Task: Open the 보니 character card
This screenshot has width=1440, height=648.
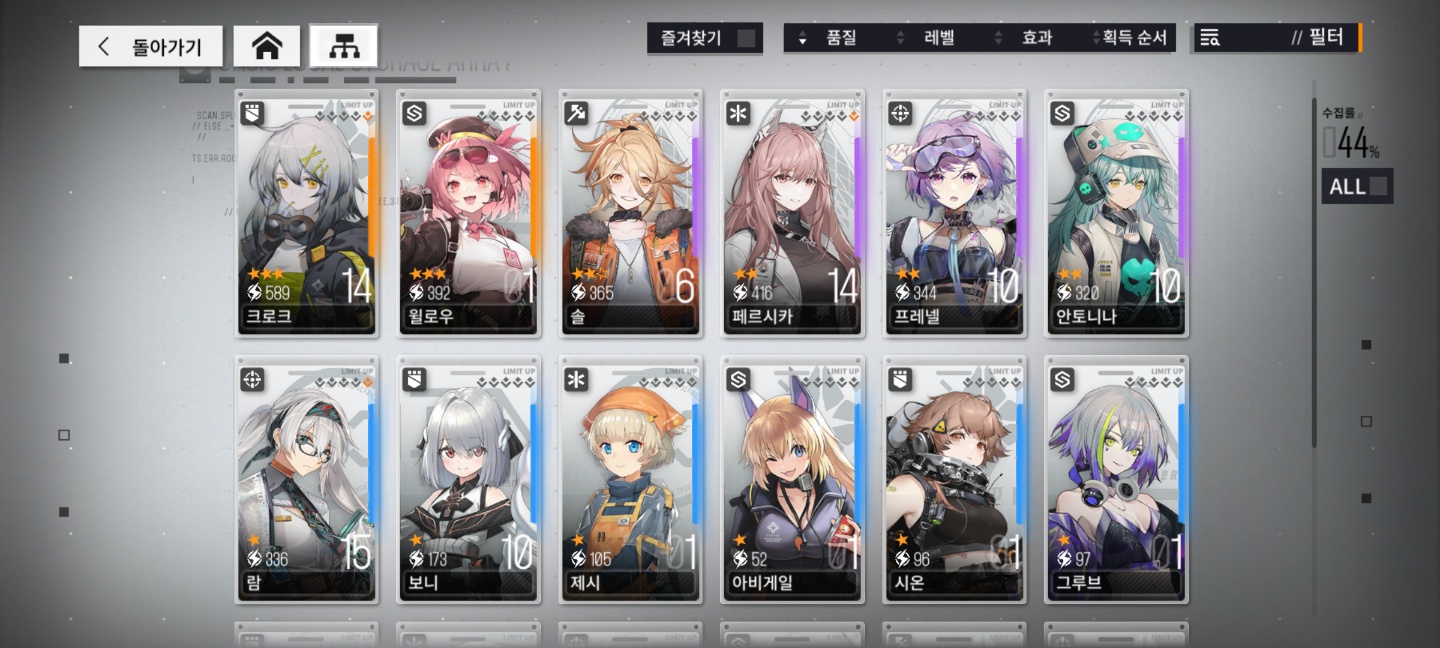Action: pyautogui.click(x=469, y=479)
